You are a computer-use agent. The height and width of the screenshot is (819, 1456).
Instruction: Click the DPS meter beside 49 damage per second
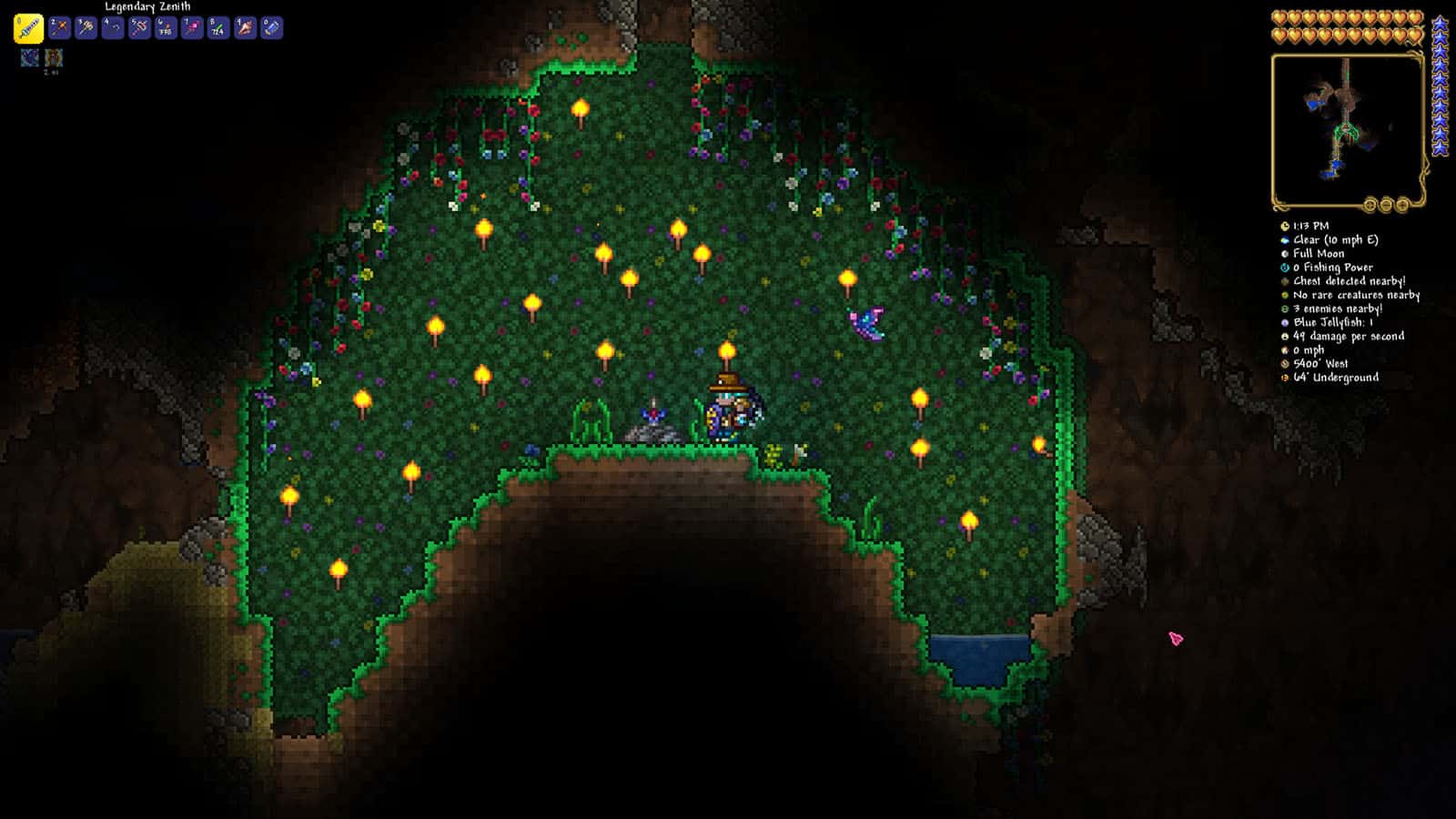(x=1285, y=336)
